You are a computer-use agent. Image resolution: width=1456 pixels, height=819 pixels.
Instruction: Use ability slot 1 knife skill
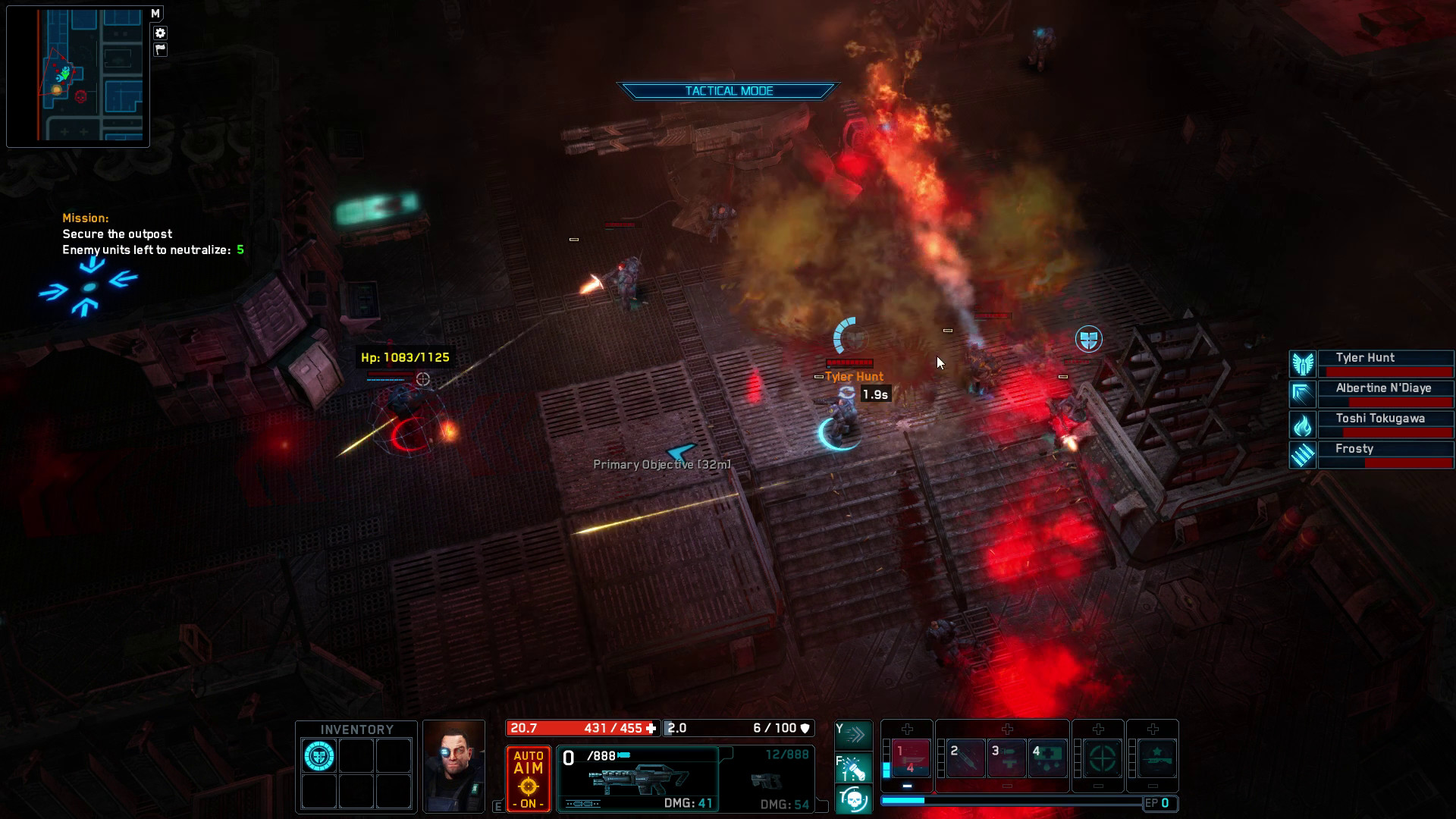pos(911,758)
